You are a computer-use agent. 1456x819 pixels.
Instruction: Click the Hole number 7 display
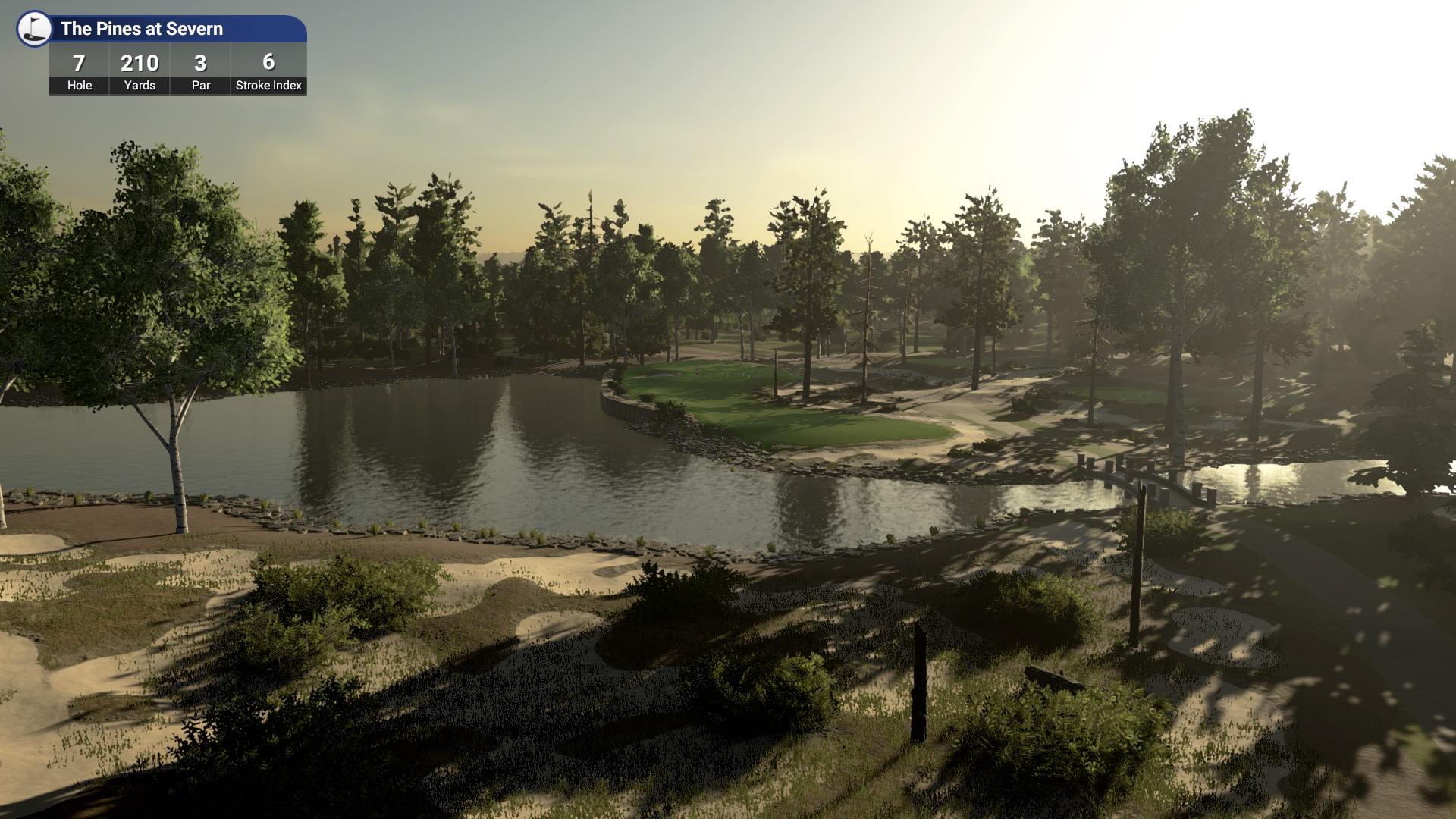[78, 63]
